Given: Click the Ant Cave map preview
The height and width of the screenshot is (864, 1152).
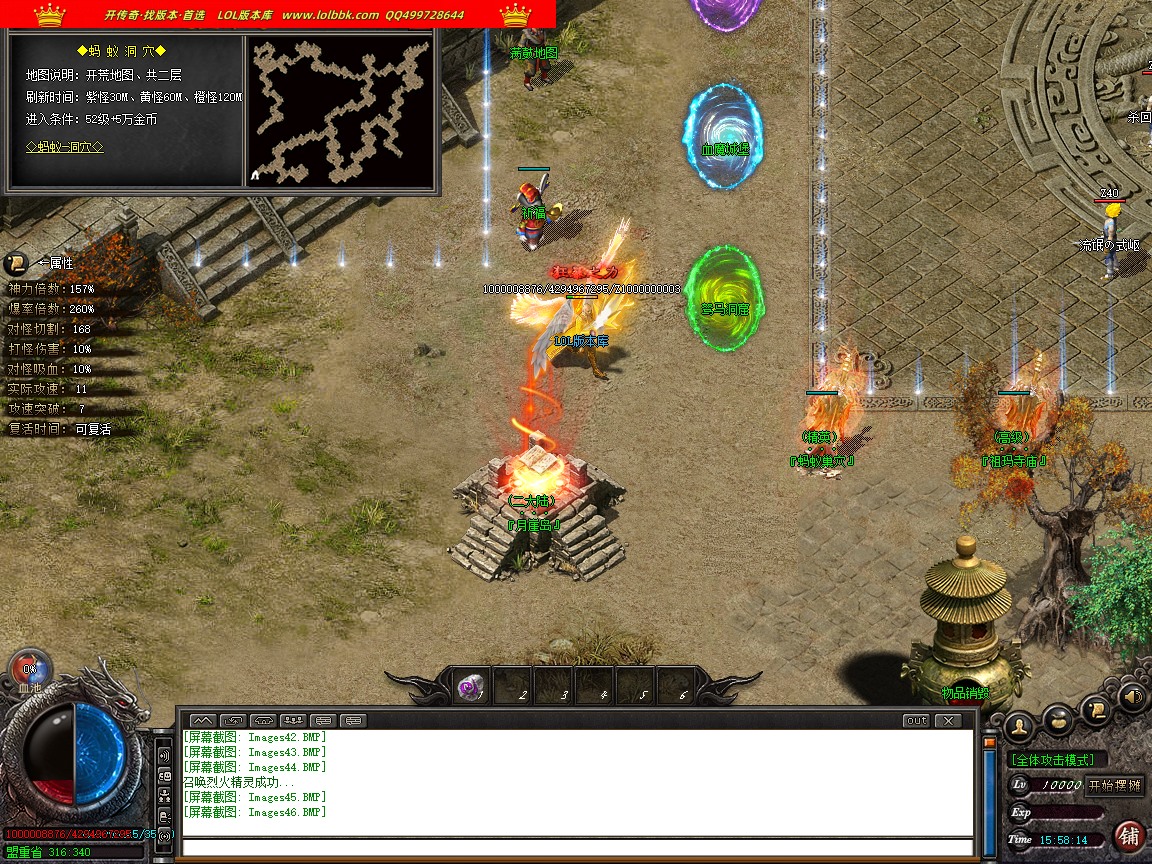Looking at the screenshot, I should coord(340,110).
